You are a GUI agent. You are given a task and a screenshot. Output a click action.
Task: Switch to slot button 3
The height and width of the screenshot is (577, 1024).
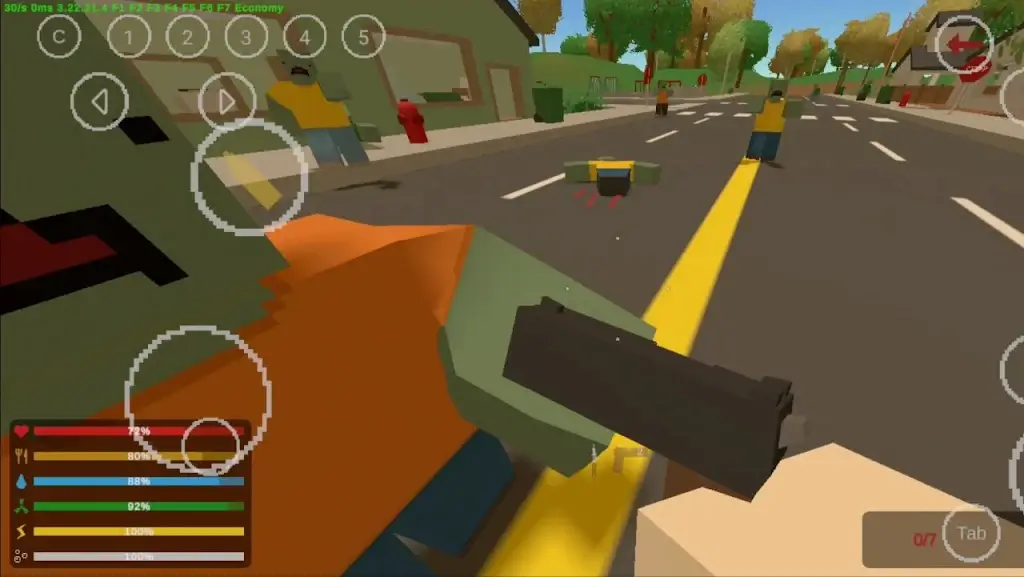point(246,37)
